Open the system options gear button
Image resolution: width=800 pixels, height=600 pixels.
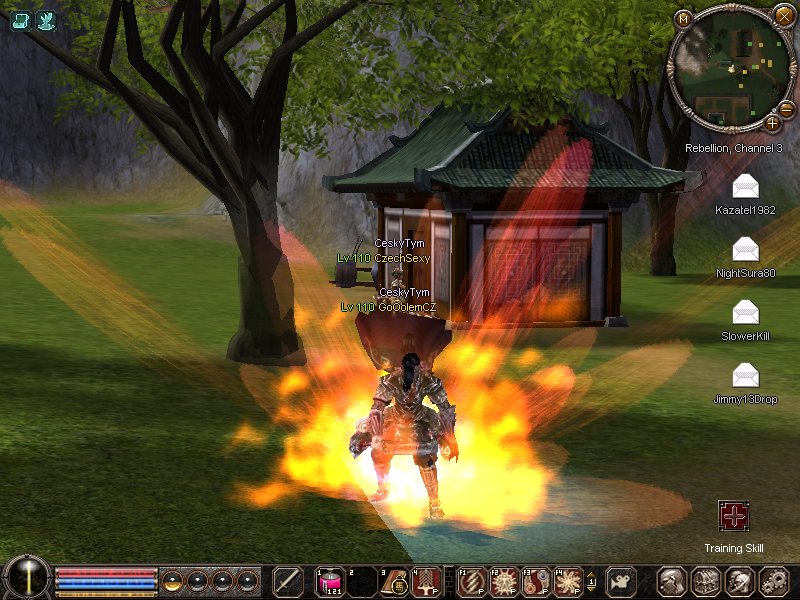(774, 582)
